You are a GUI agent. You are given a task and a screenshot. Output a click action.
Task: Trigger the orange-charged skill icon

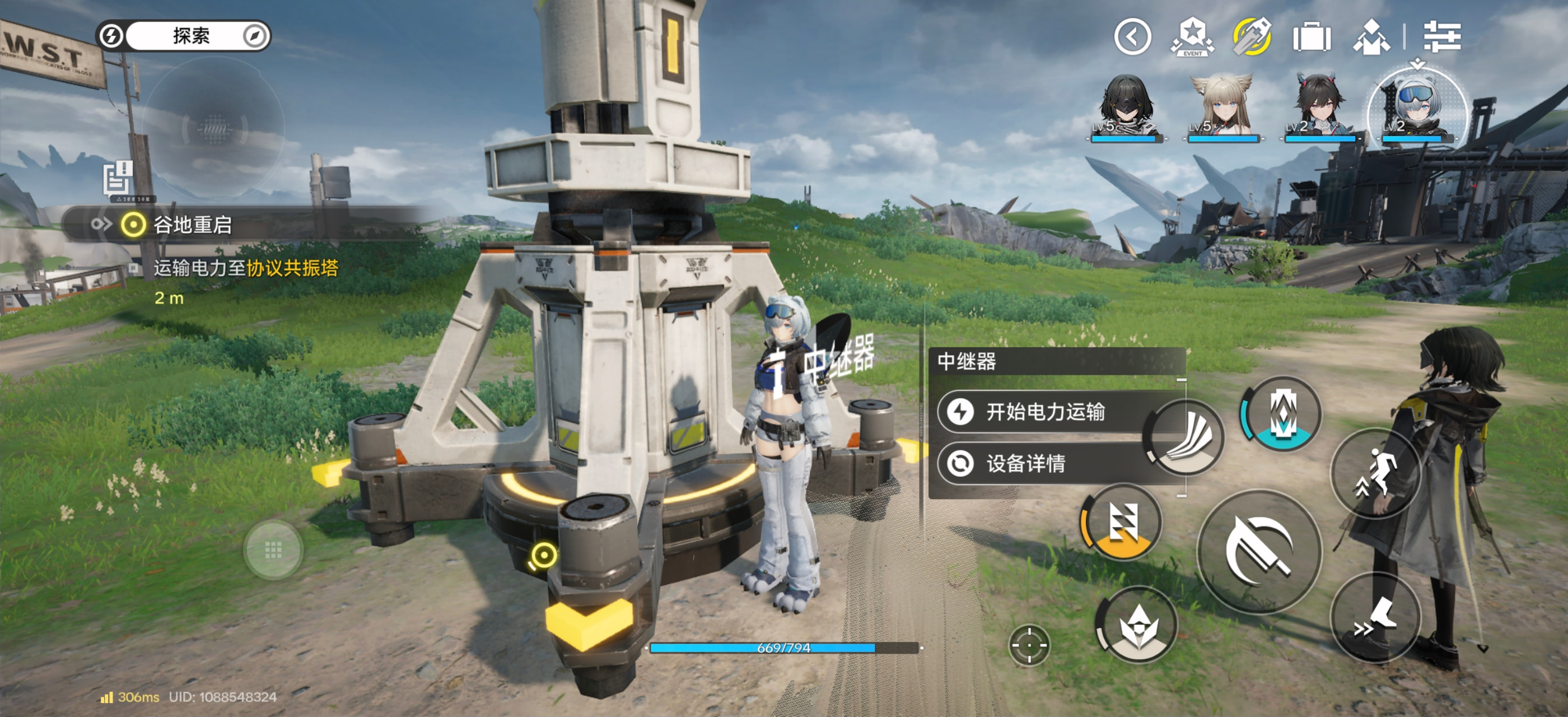1121,523
